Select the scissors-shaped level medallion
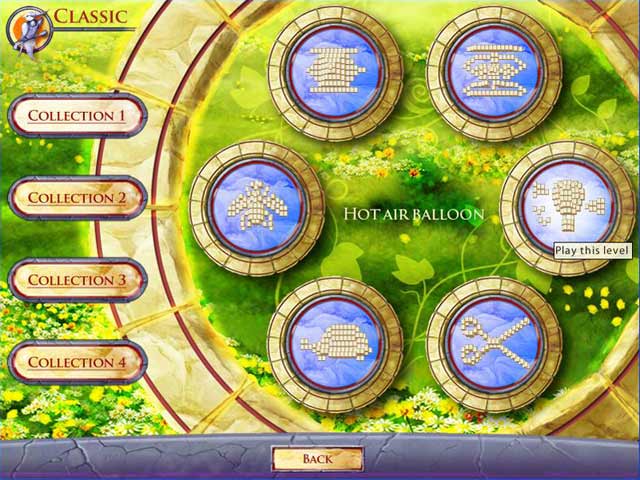Image resolution: width=640 pixels, height=480 pixels. (494, 344)
